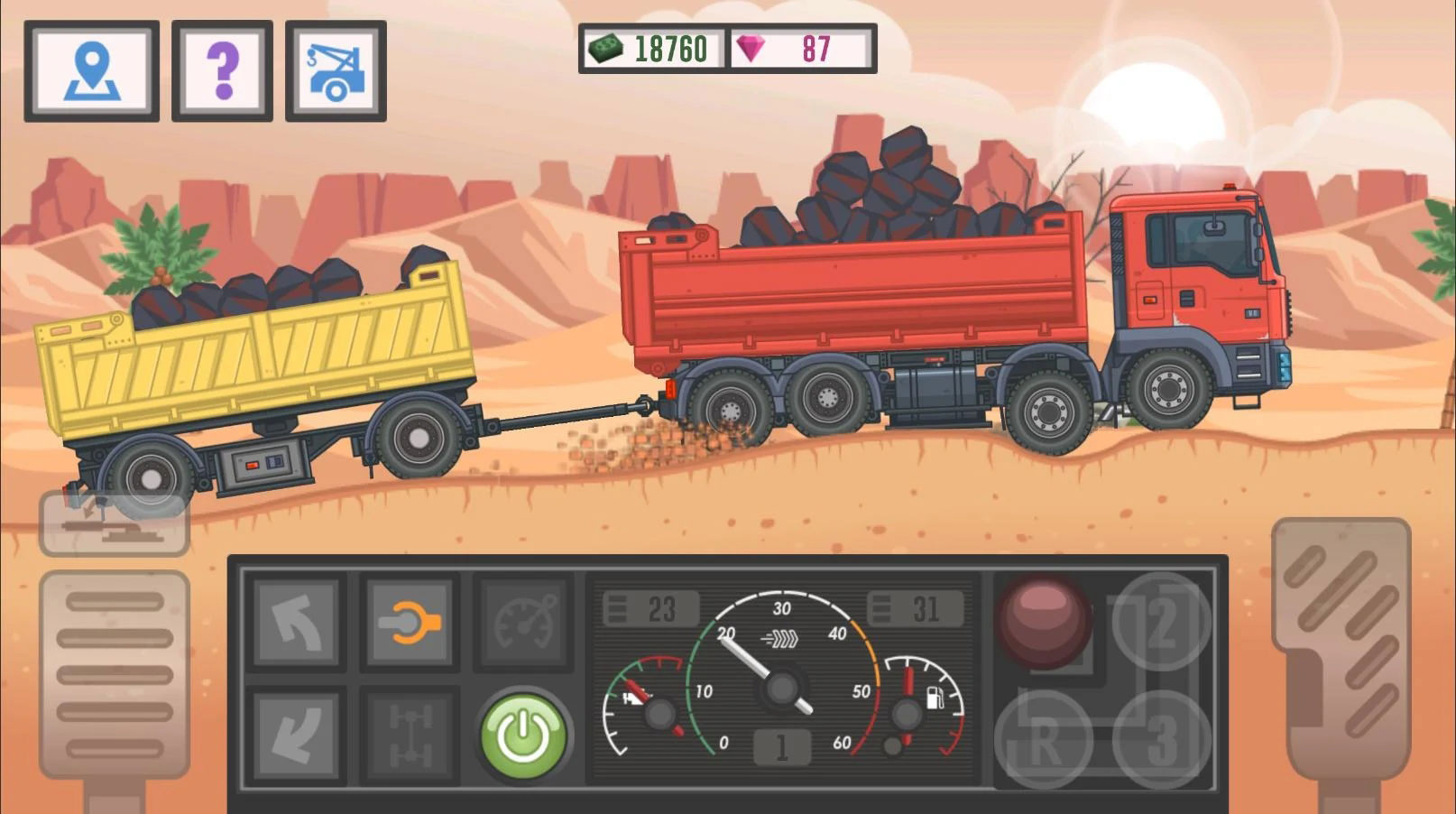Open the question mark help button
1456x814 pixels.
(x=222, y=71)
